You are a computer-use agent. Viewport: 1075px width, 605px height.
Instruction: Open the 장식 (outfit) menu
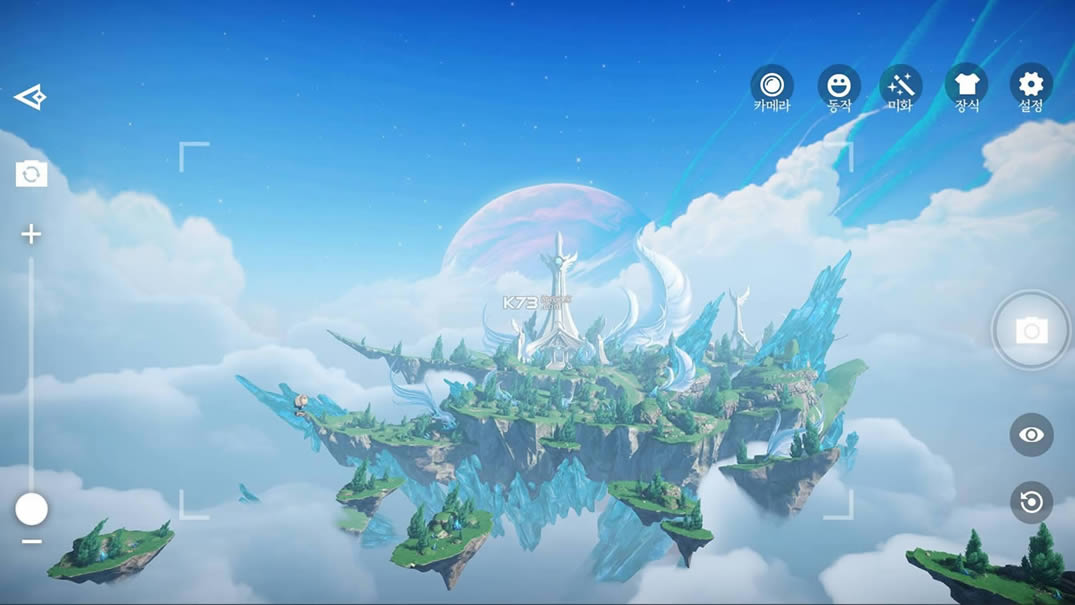coord(966,86)
